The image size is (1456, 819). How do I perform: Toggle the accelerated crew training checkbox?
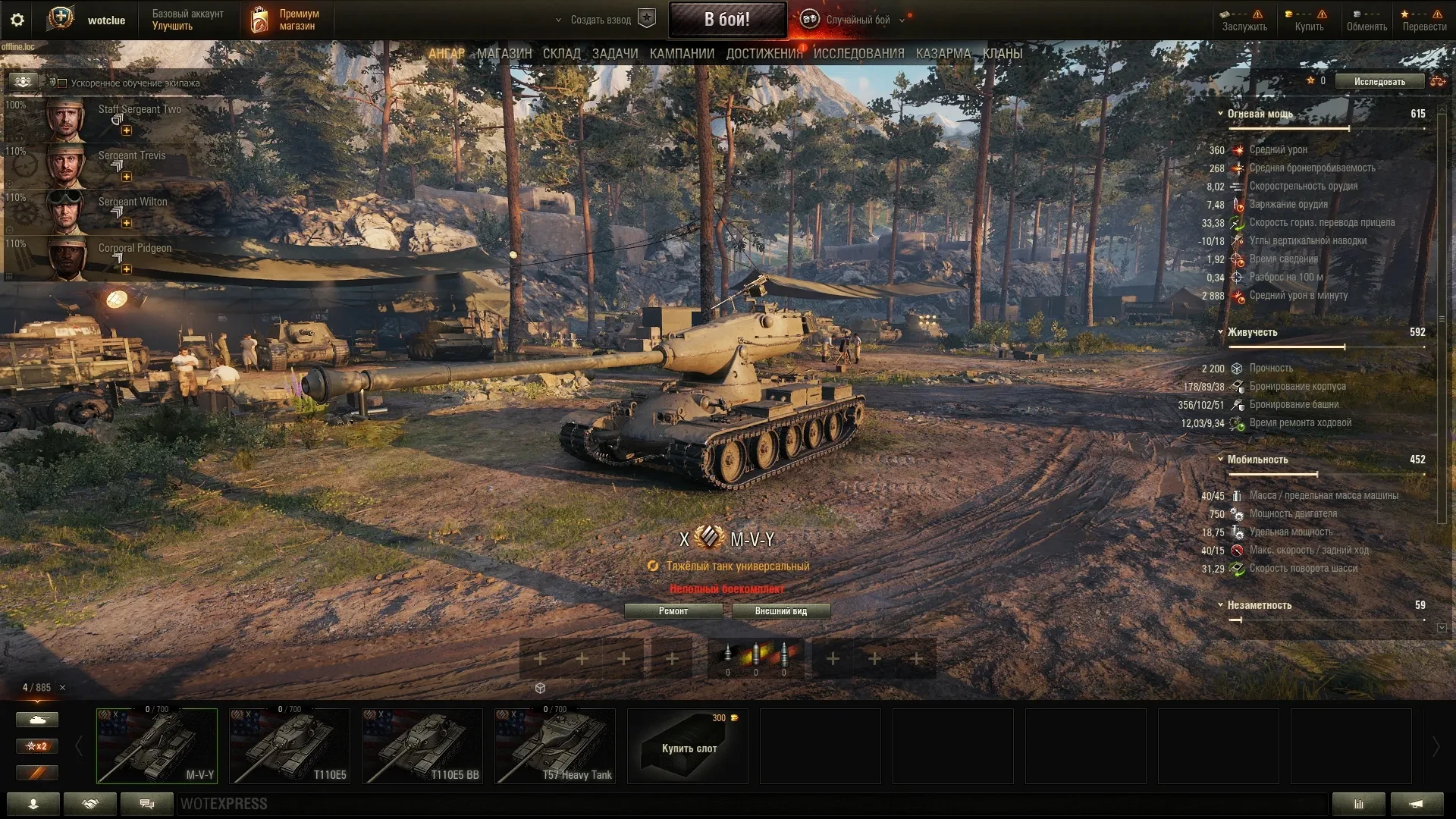(63, 83)
